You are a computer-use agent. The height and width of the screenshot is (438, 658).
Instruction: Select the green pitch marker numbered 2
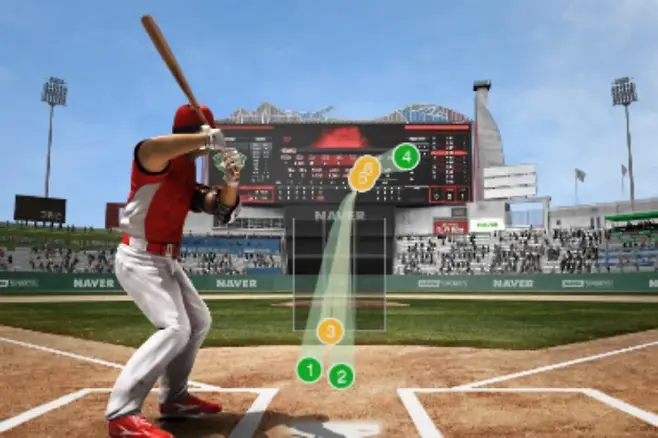(x=341, y=376)
